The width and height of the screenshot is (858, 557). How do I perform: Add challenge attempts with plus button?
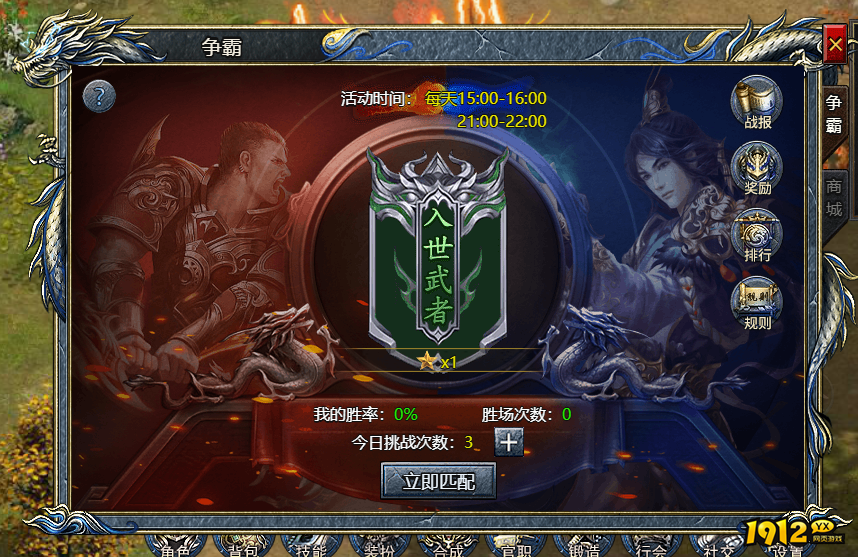(x=509, y=442)
